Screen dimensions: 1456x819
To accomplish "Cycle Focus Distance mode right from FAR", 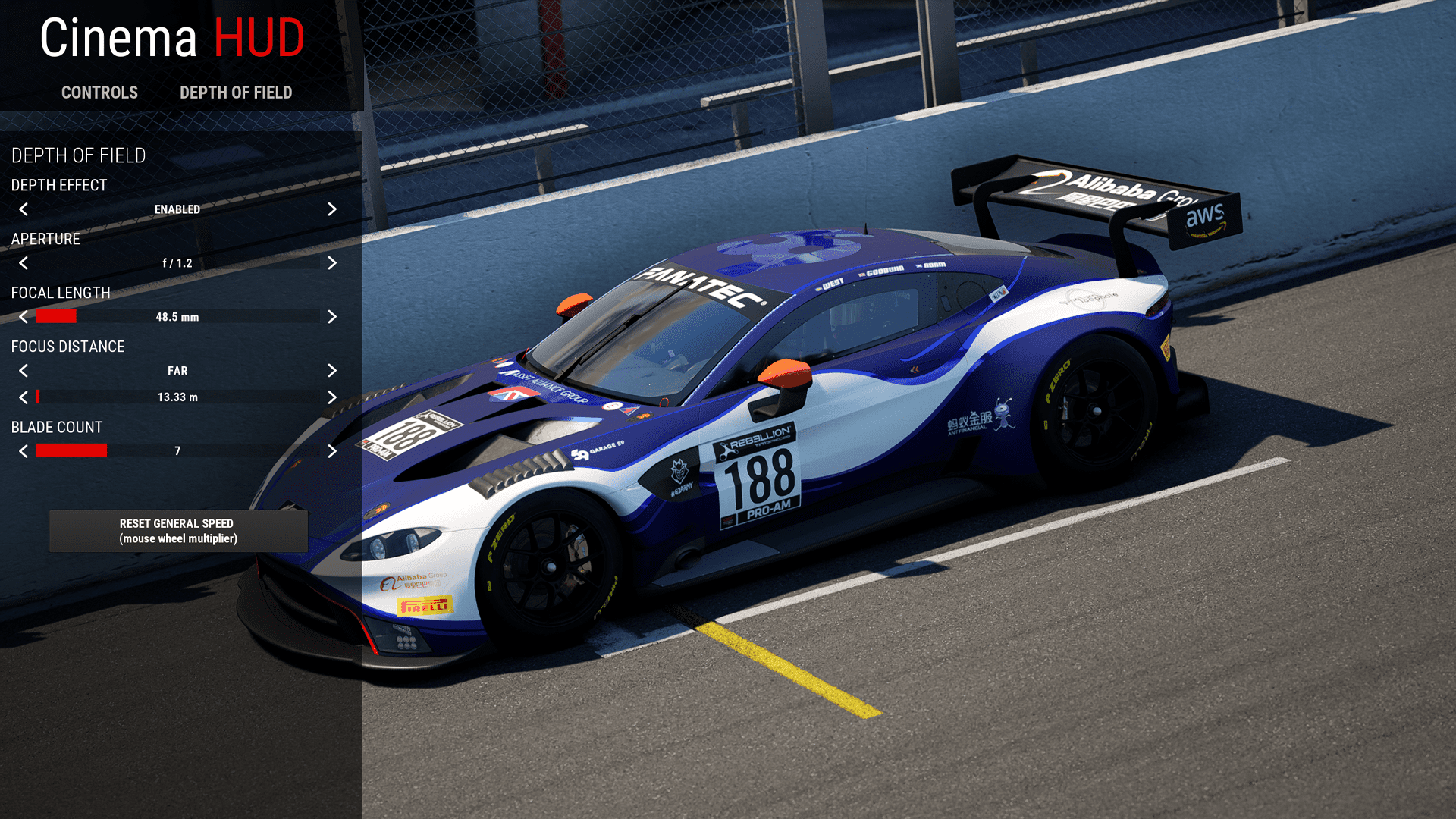I will coord(332,371).
